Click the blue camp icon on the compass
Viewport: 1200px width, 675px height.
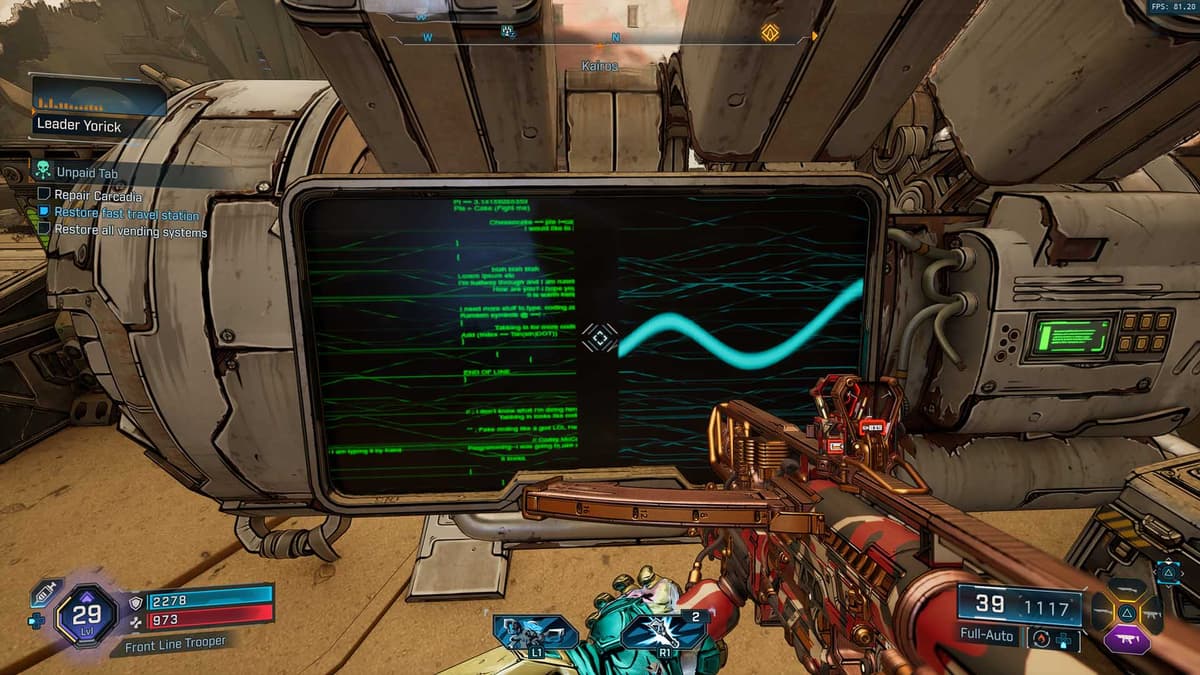[x=507, y=32]
